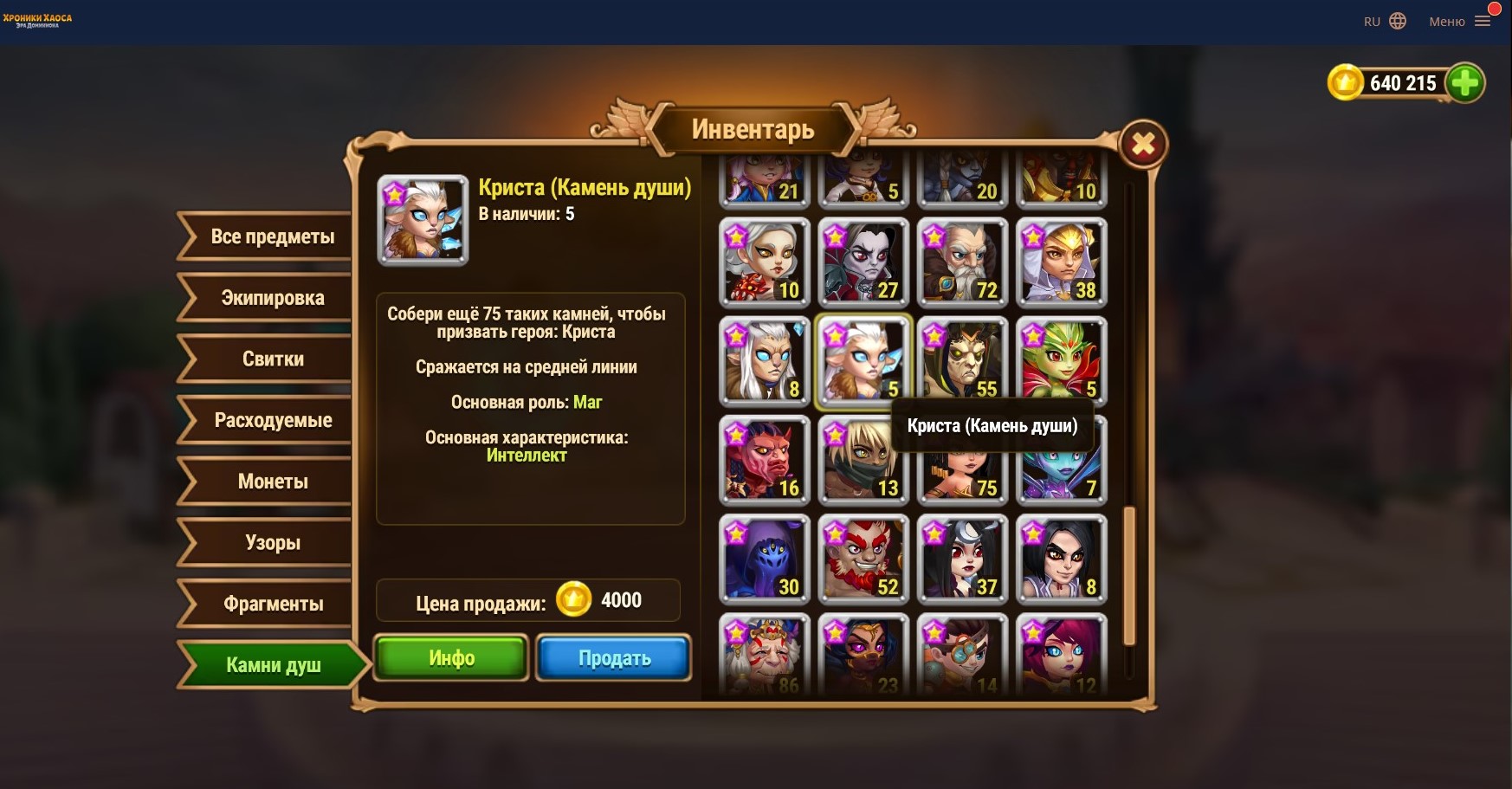
Task: Show the Фрагменты category
Action: pyautogui.click(x=272, y=605)
